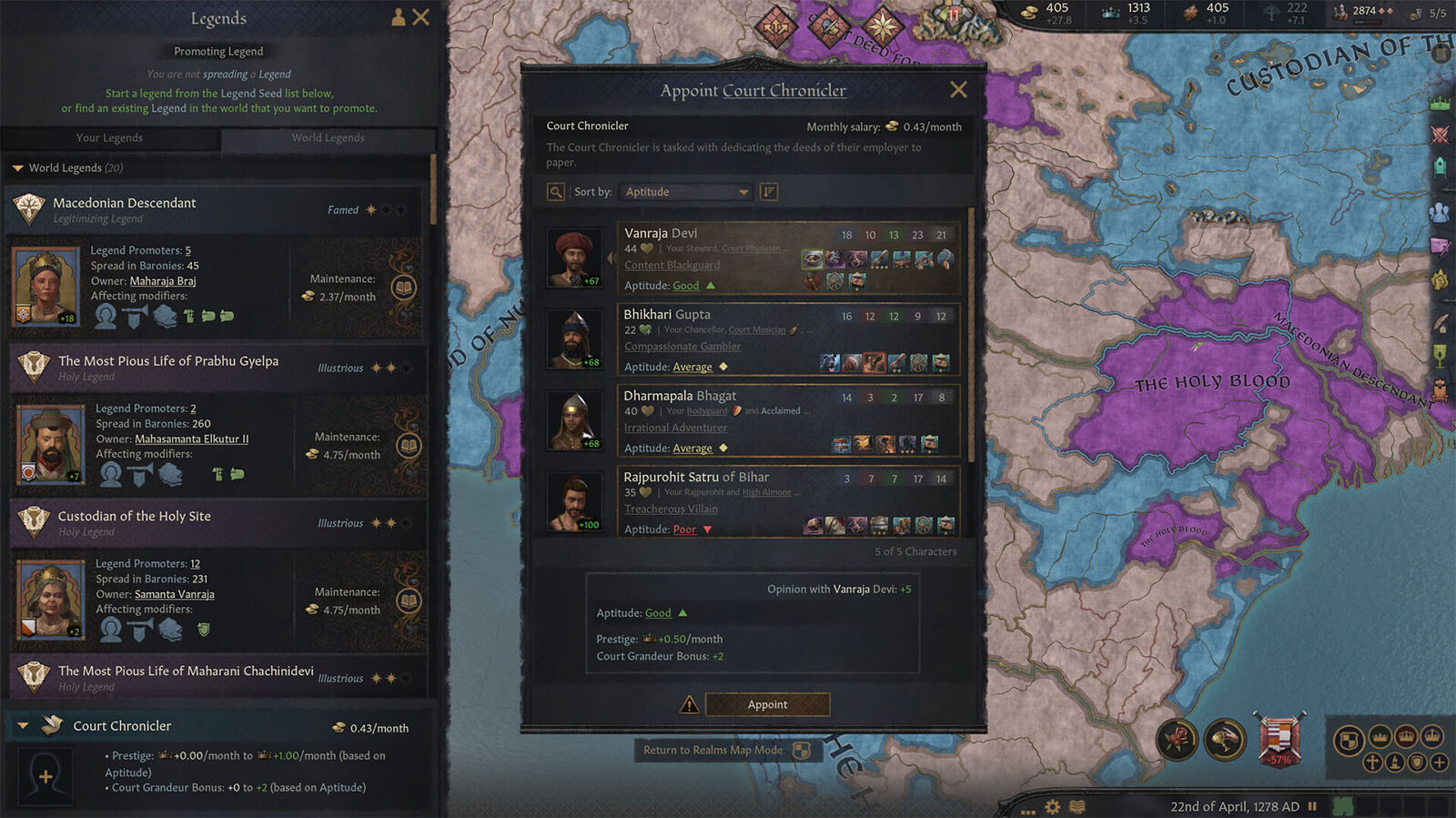Toggle the sort order next to Aptitude

[x=769, y=192]
